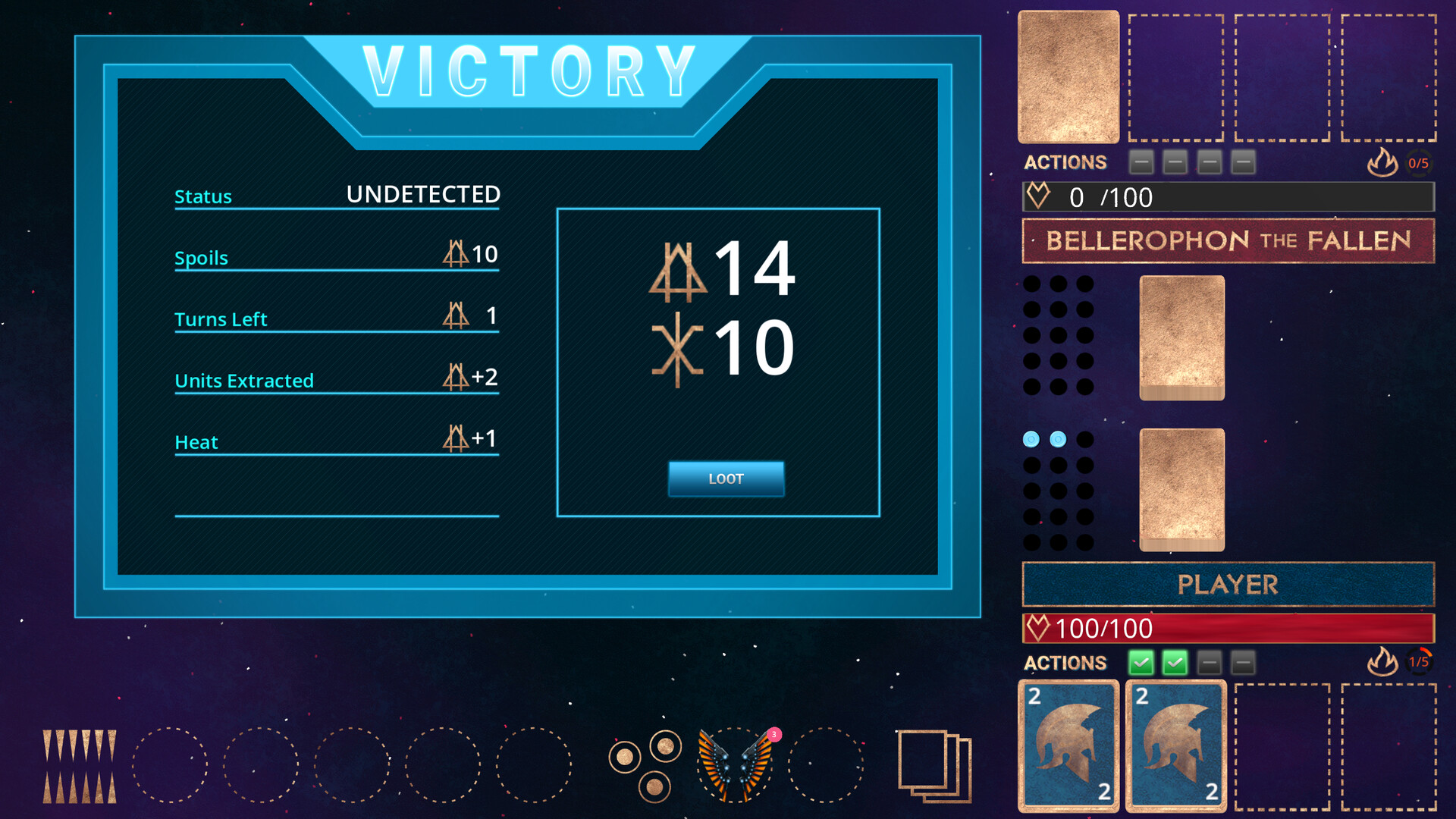Click the enemy flame heat icon
The image size is (1456, 819).
[1383, 162]
